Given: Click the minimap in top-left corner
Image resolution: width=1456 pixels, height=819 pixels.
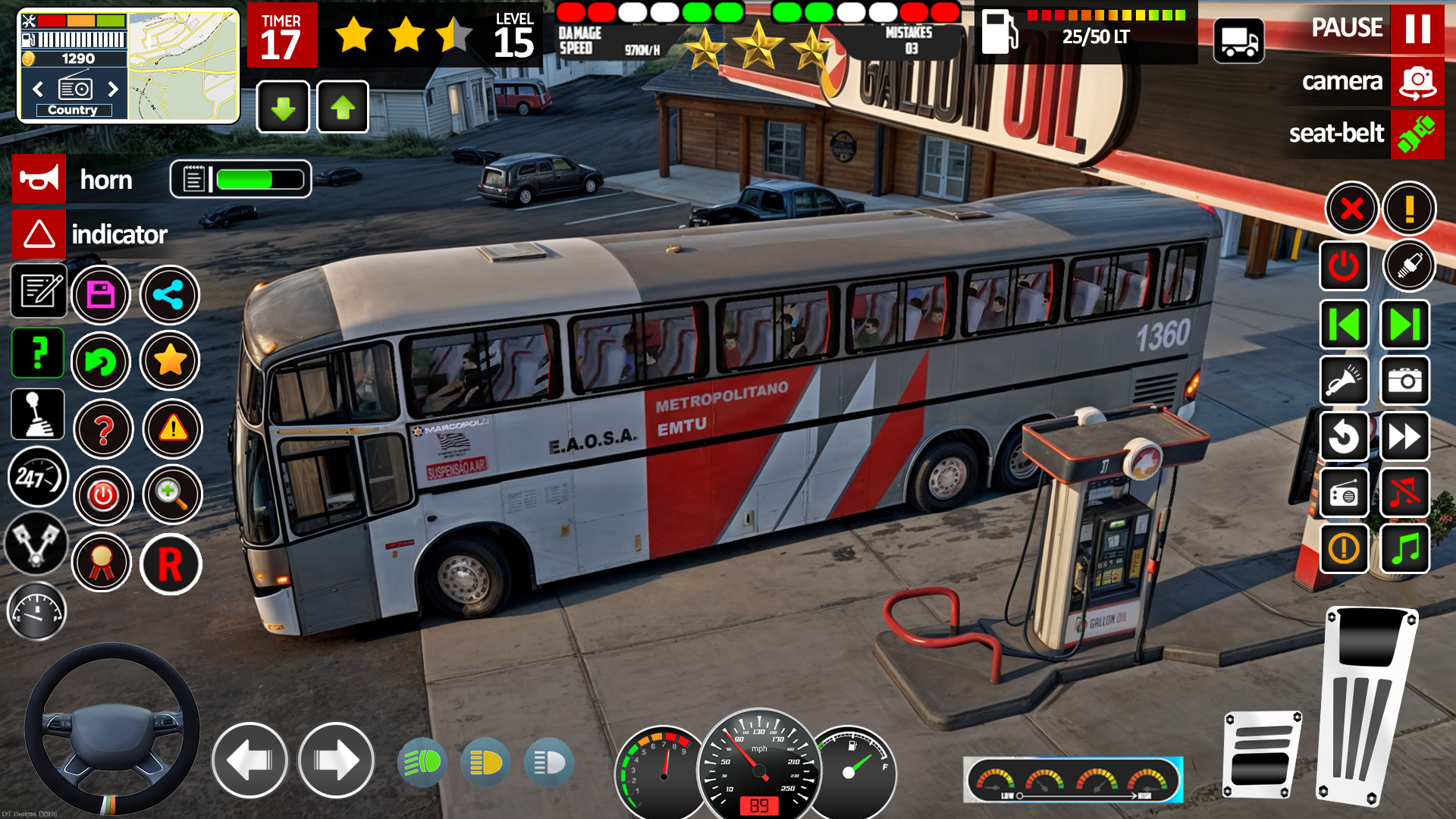Looking at the screenshot, I should click(x=182, y=64).
